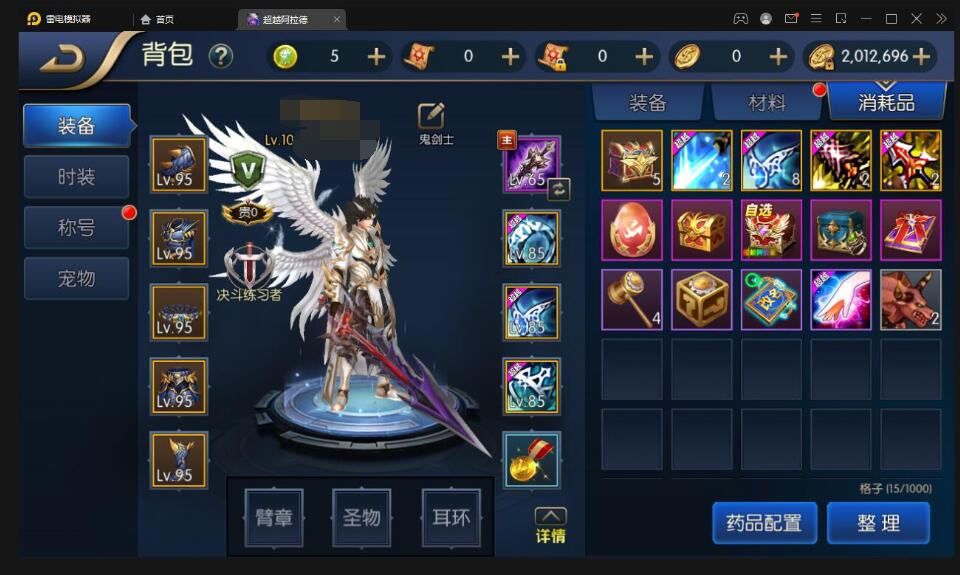The image size is (960, 575).
Task: Switch to the 材料 inventory tab
Action: 767,102
